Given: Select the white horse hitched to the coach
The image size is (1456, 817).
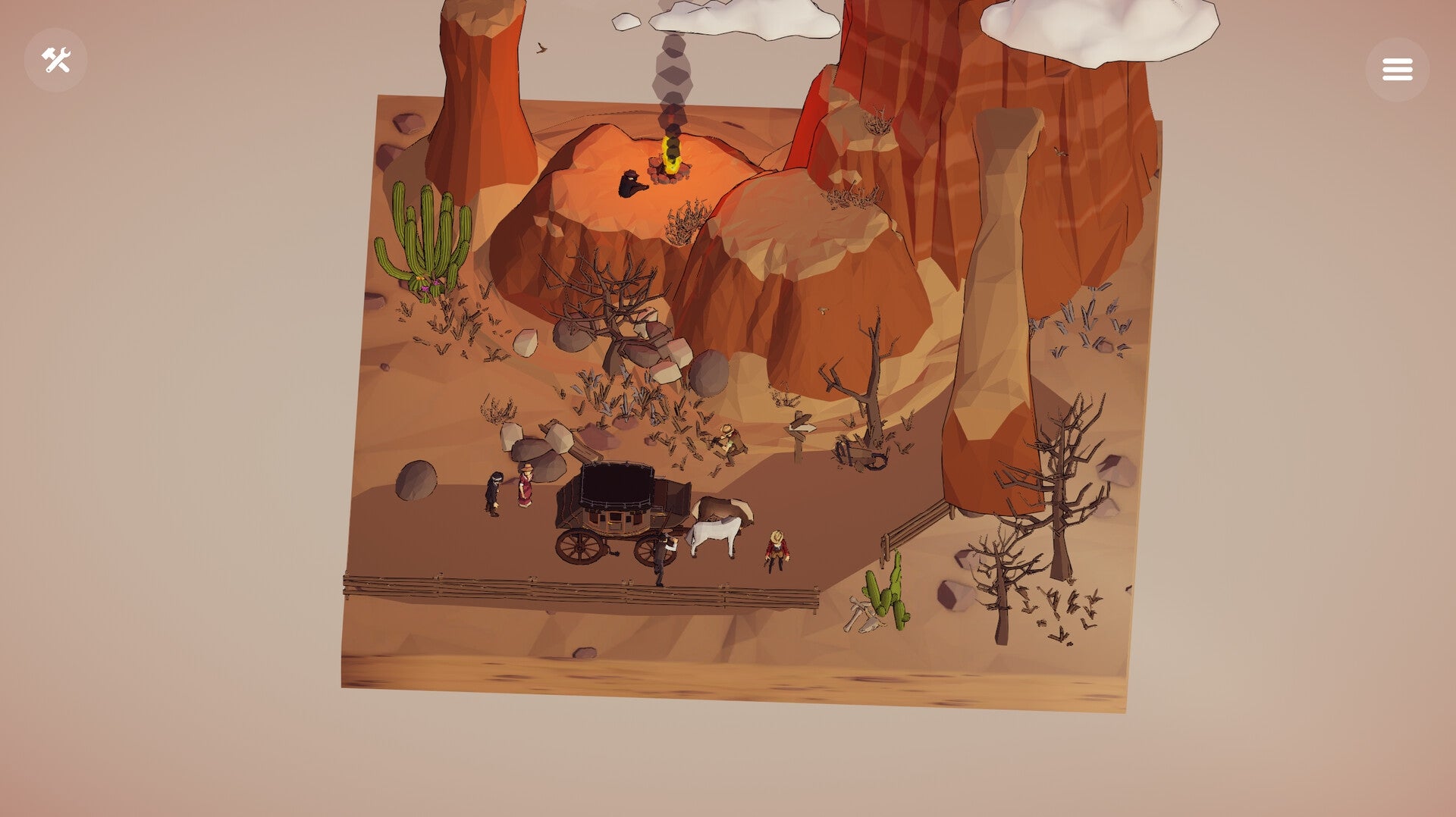Looking at the screenshot, I should tap(717, 531).
